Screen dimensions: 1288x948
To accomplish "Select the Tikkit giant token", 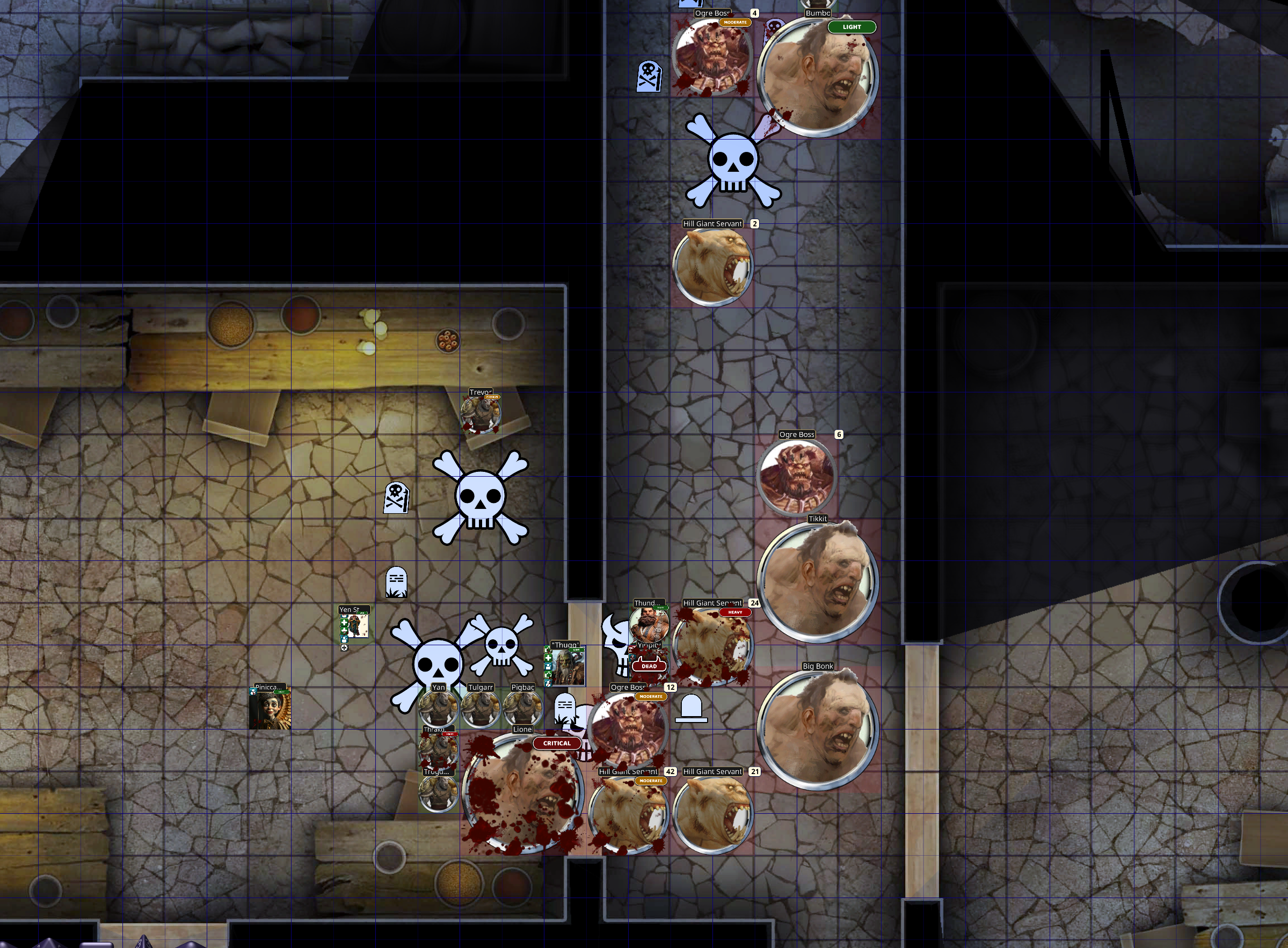I will (x=817, y=581).
